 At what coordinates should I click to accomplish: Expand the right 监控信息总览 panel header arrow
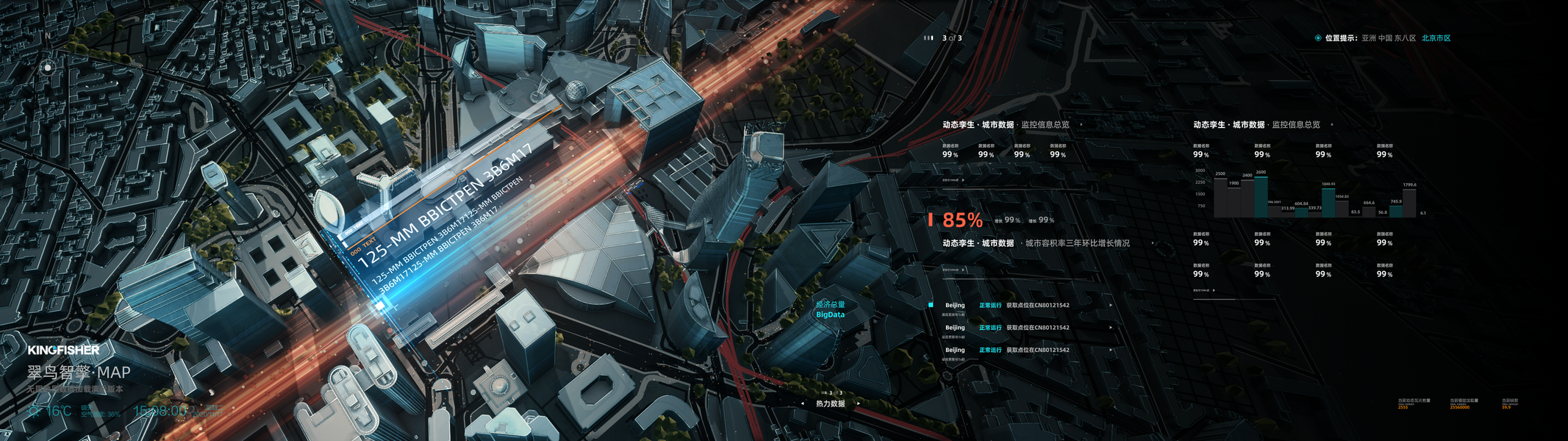[x=1331, y=125]
